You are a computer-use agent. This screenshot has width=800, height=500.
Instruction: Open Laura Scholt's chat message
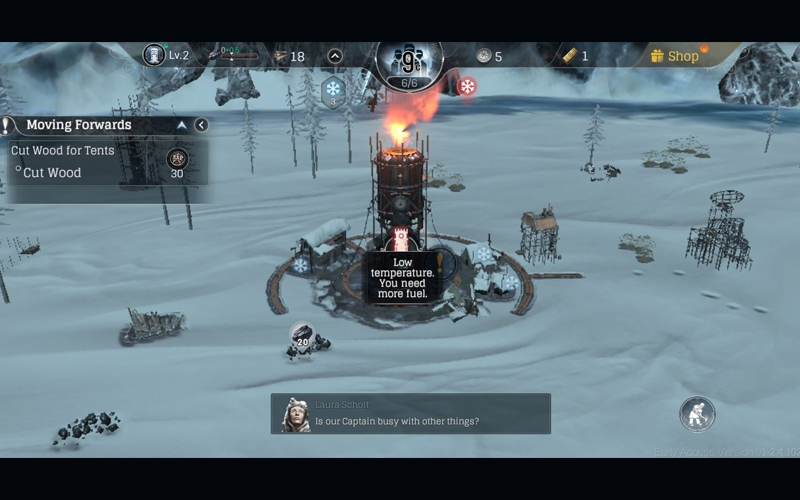point(410,413)
